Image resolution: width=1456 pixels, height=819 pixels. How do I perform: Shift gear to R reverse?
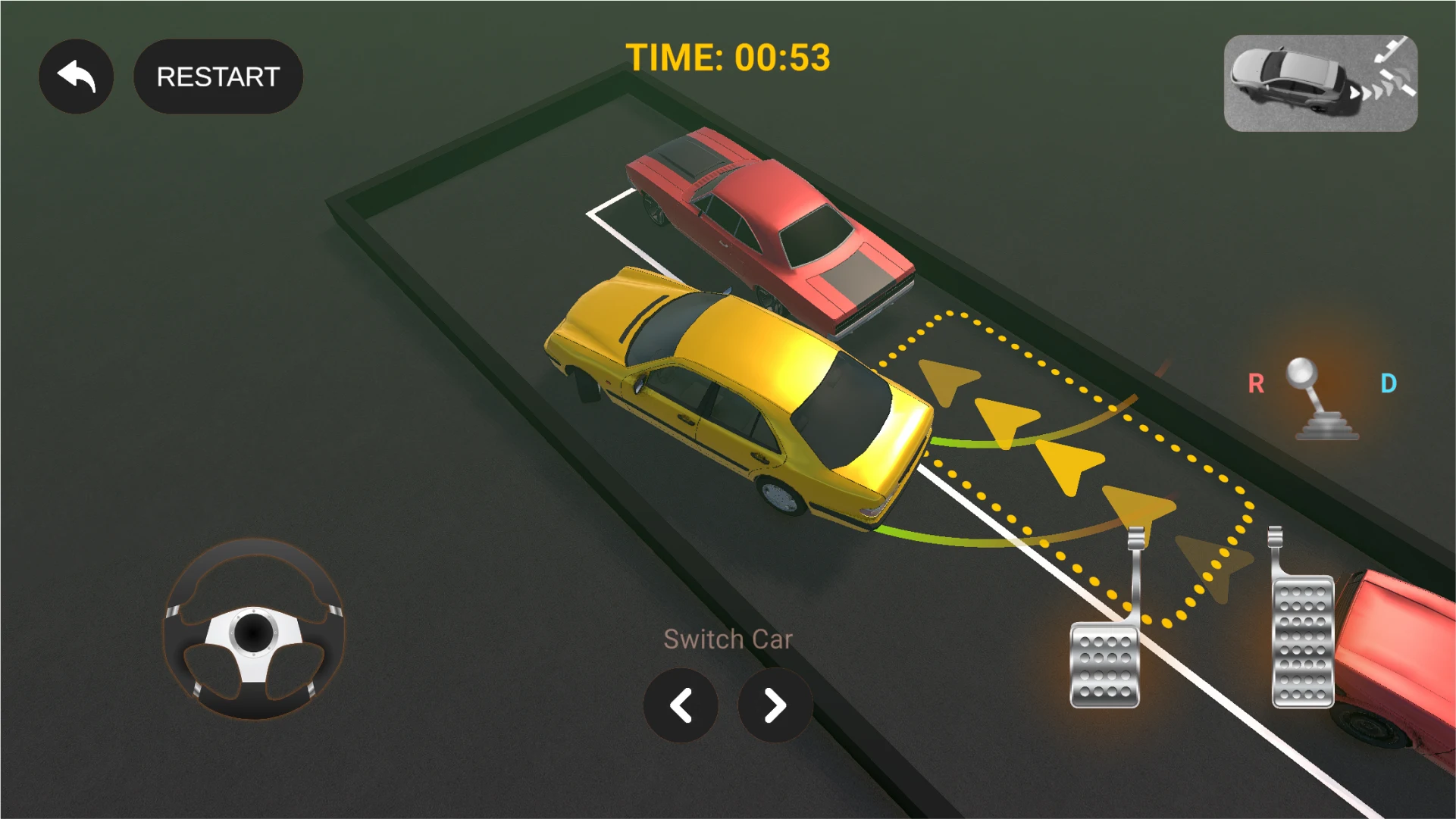pyautogui.click(x=1256, y=384)
